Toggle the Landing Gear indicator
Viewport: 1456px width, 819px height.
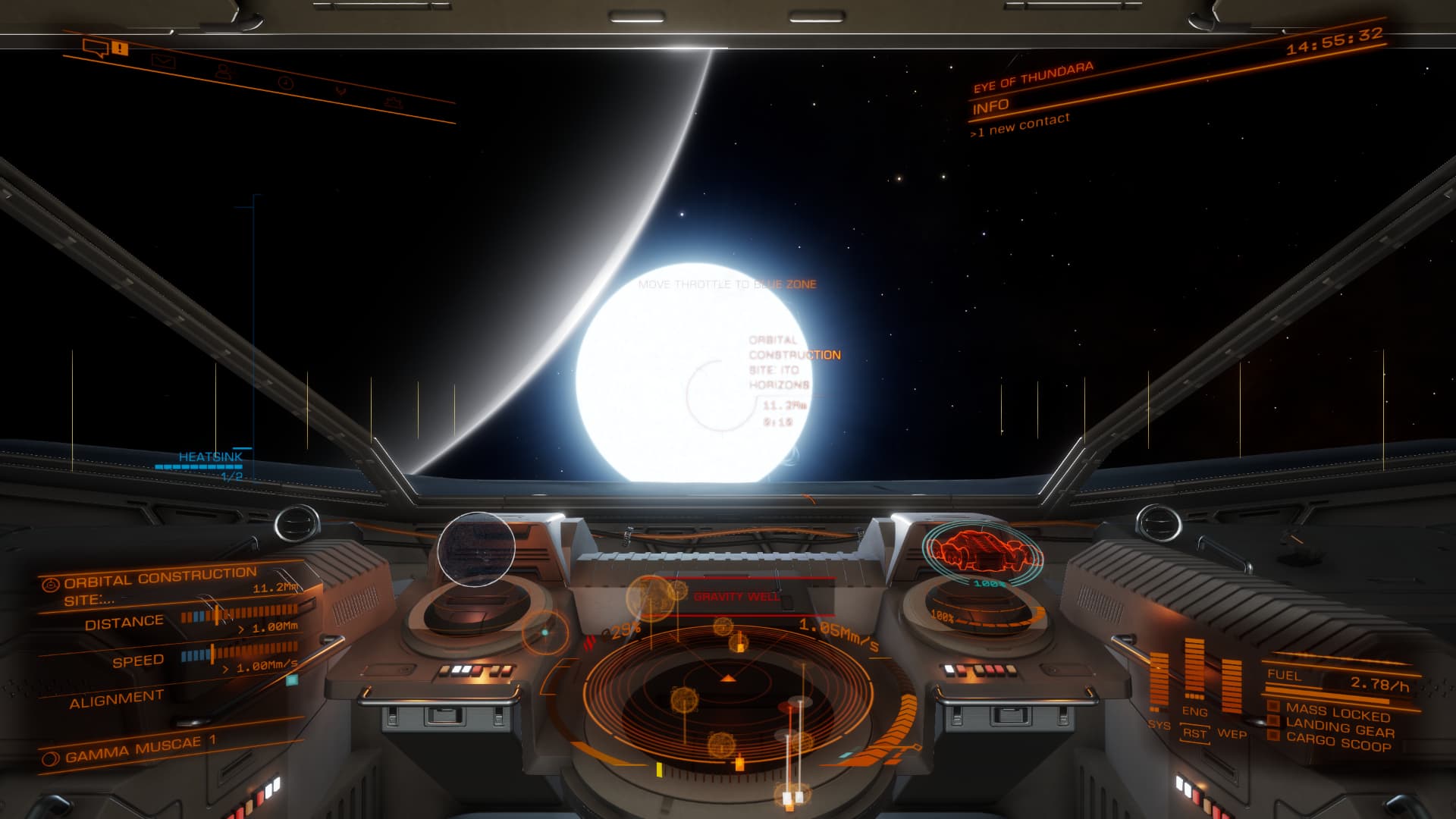pyautogui.click(x=1339, y=729)
